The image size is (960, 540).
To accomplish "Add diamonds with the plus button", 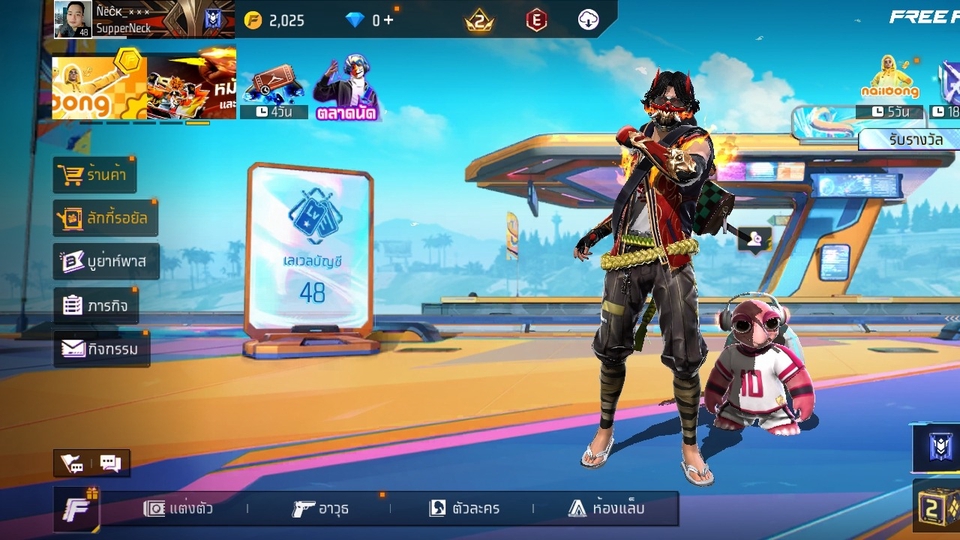I will pos(389,20).
